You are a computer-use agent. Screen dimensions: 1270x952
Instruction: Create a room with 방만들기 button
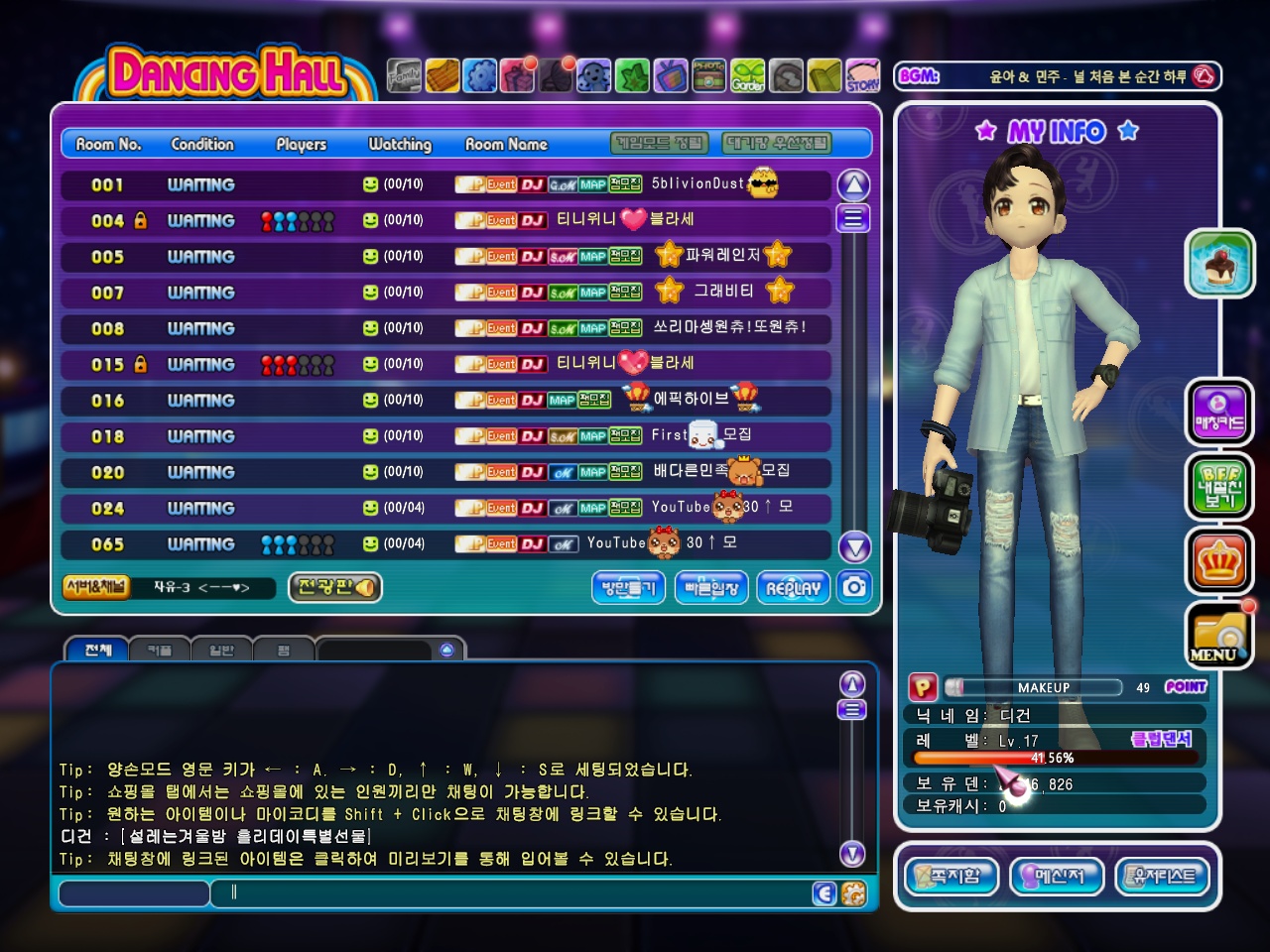628,588
